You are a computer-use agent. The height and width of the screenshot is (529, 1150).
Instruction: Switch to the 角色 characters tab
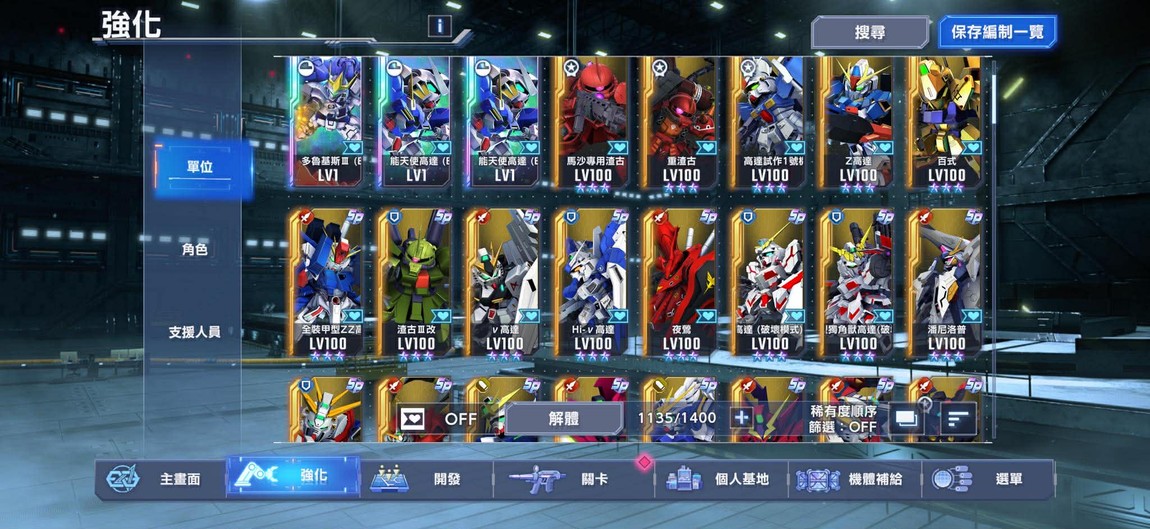click(x=195, y=249)
